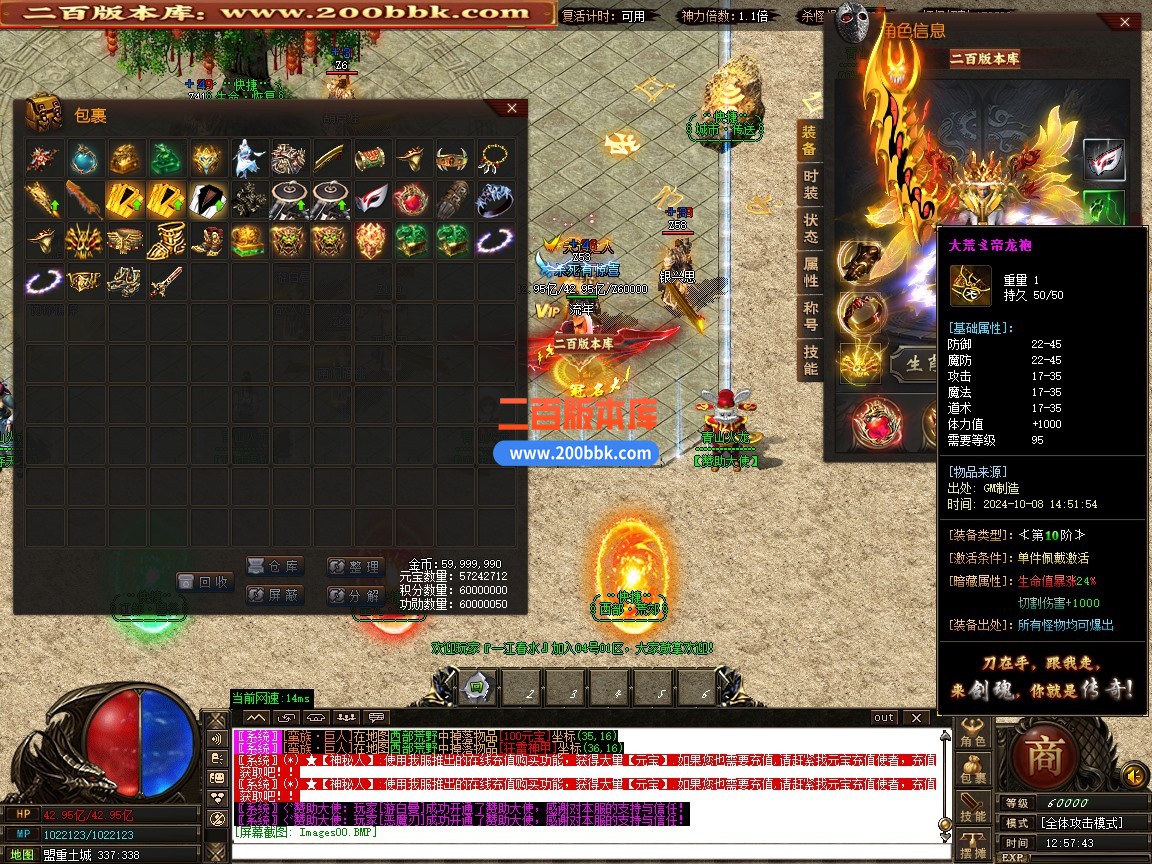Image resolution: width=1152 pixels, height=864 pixels.
Task: Click the 屏蔽 button in the bag
Action: click(x=274, y=595)
